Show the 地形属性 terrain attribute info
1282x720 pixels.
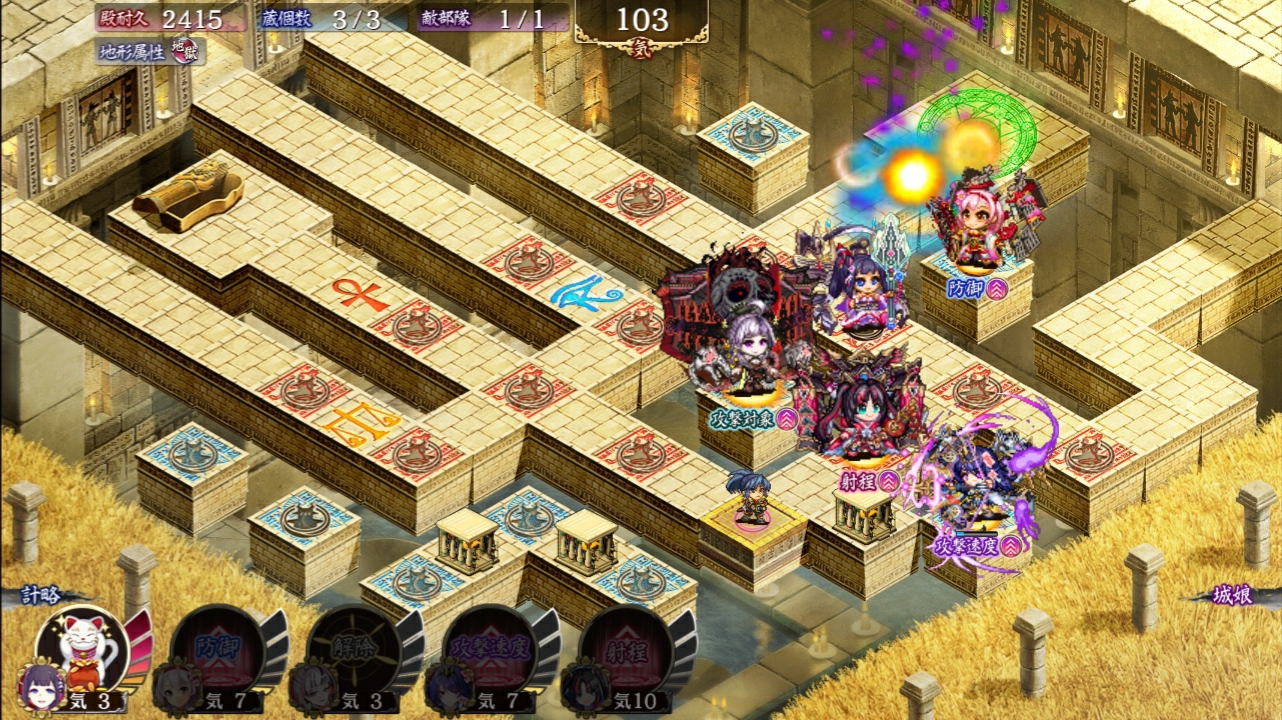pyautogui.click(x=150, y=50)
